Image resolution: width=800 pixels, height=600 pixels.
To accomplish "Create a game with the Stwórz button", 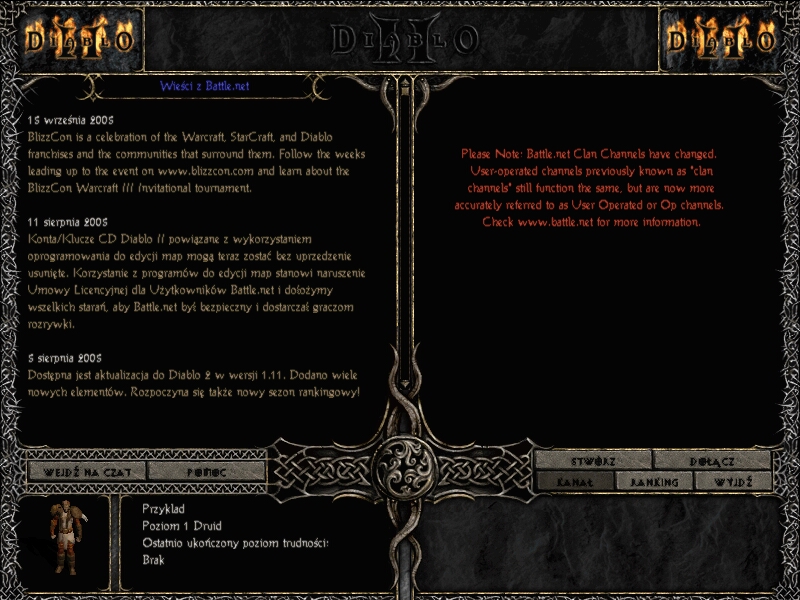I will (593, 461).
